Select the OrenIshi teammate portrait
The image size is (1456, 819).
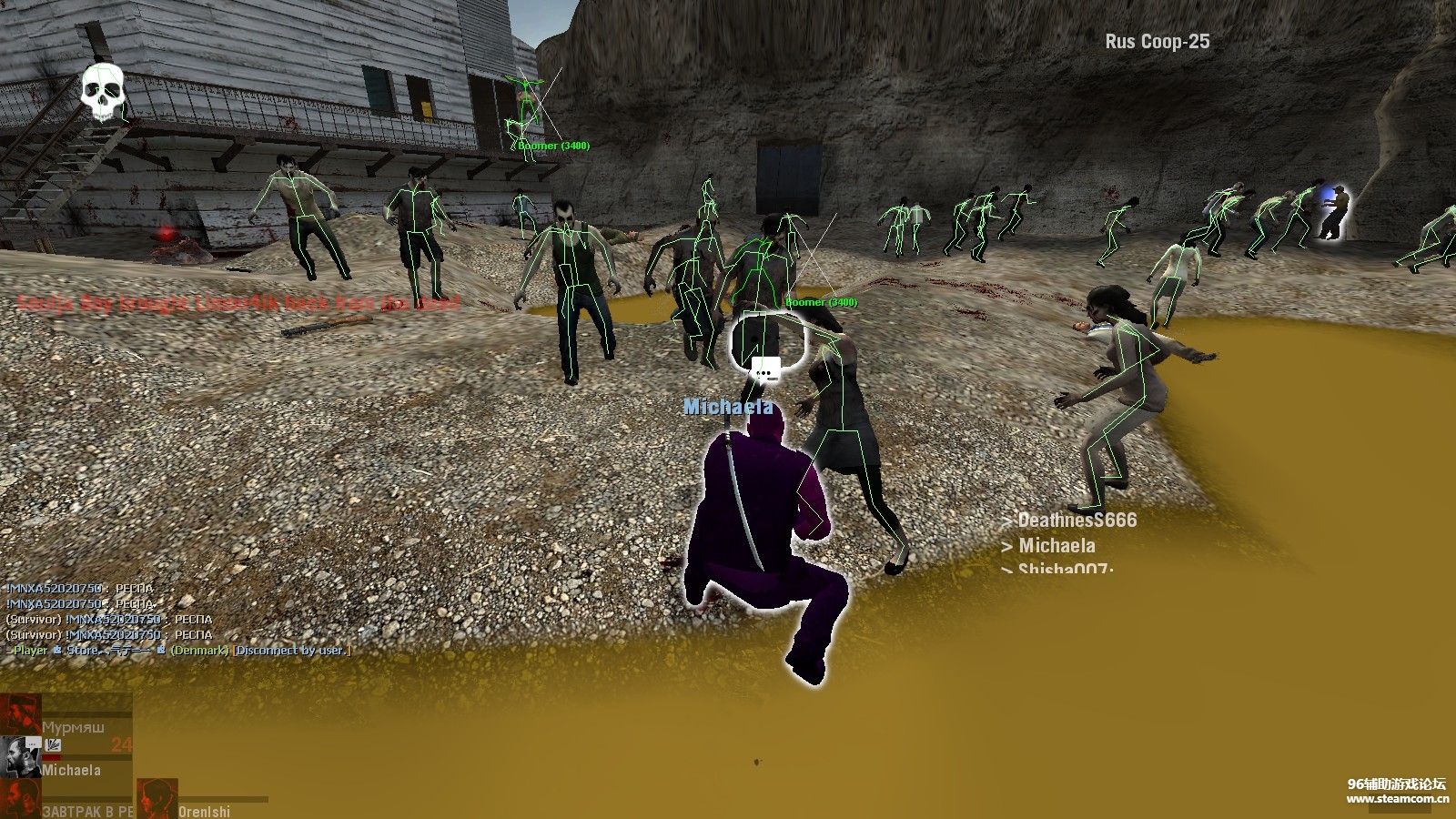157,799
